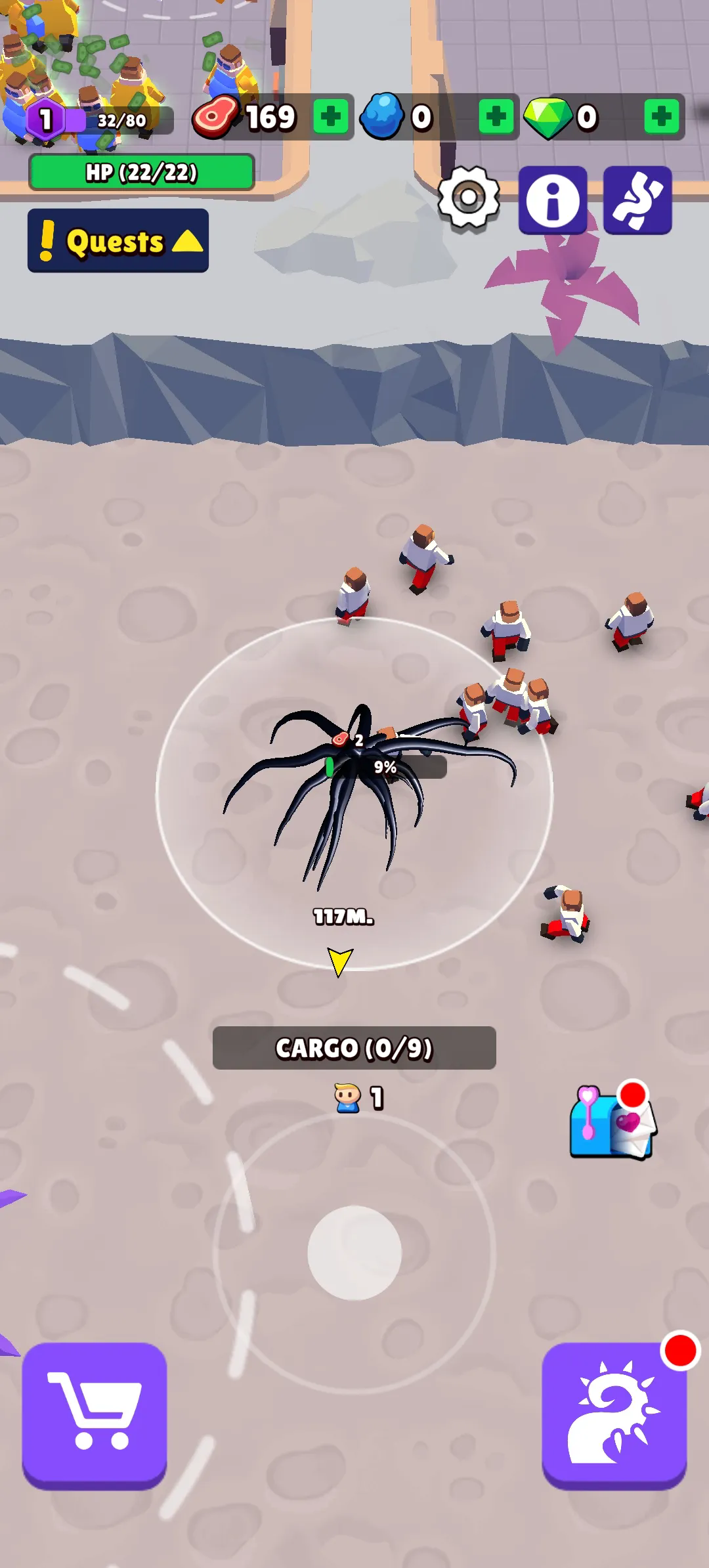Screen dimensions: 709x1568
Task: Buy green gems with the plus button
Action: (x=661, y=117)
